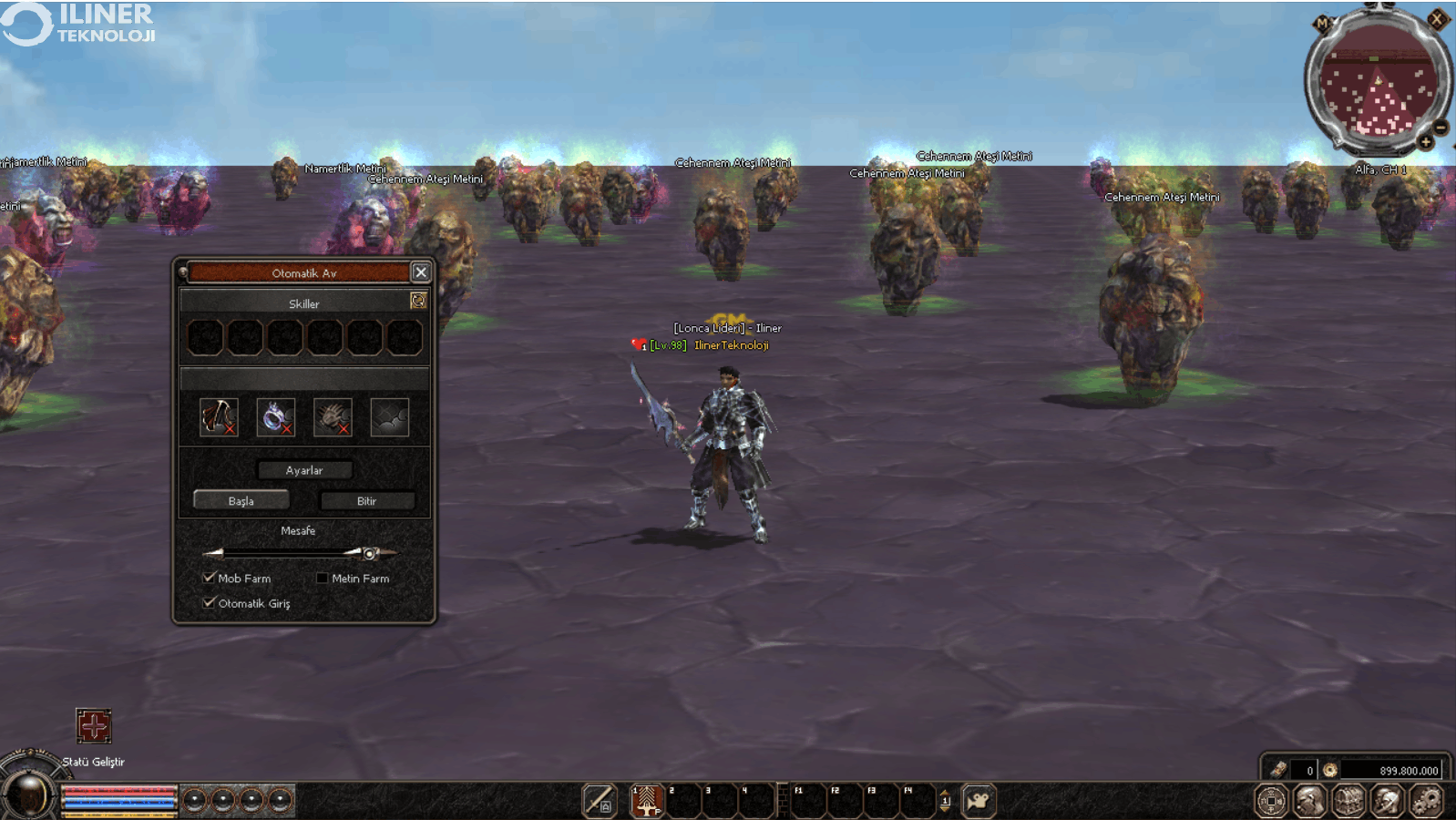Viewport: 1456px width, 820px height.
Task: Close the Otomatik Av window
Action: [420, 272]
